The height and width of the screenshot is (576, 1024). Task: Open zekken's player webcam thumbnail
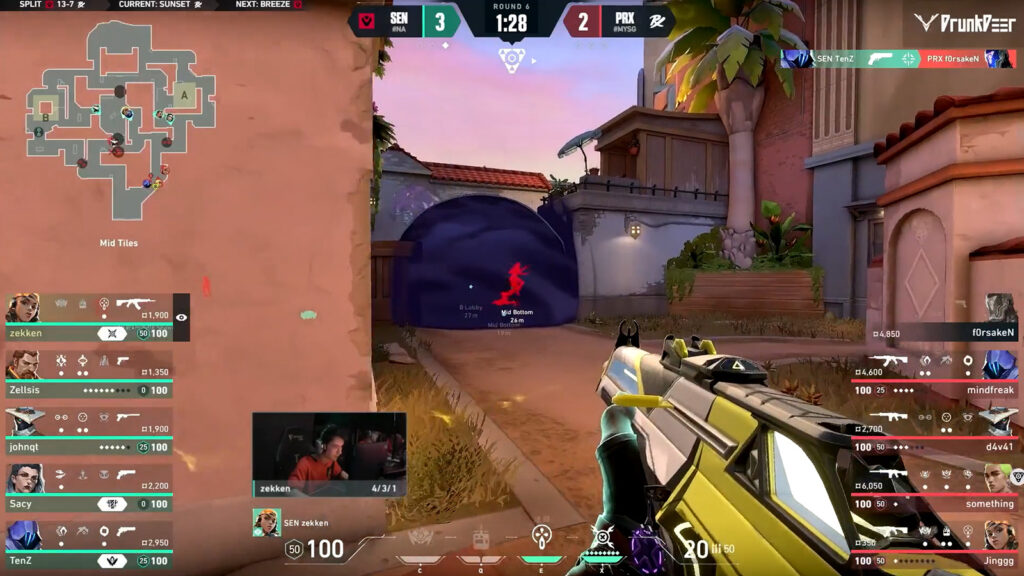tap(329, 455)
